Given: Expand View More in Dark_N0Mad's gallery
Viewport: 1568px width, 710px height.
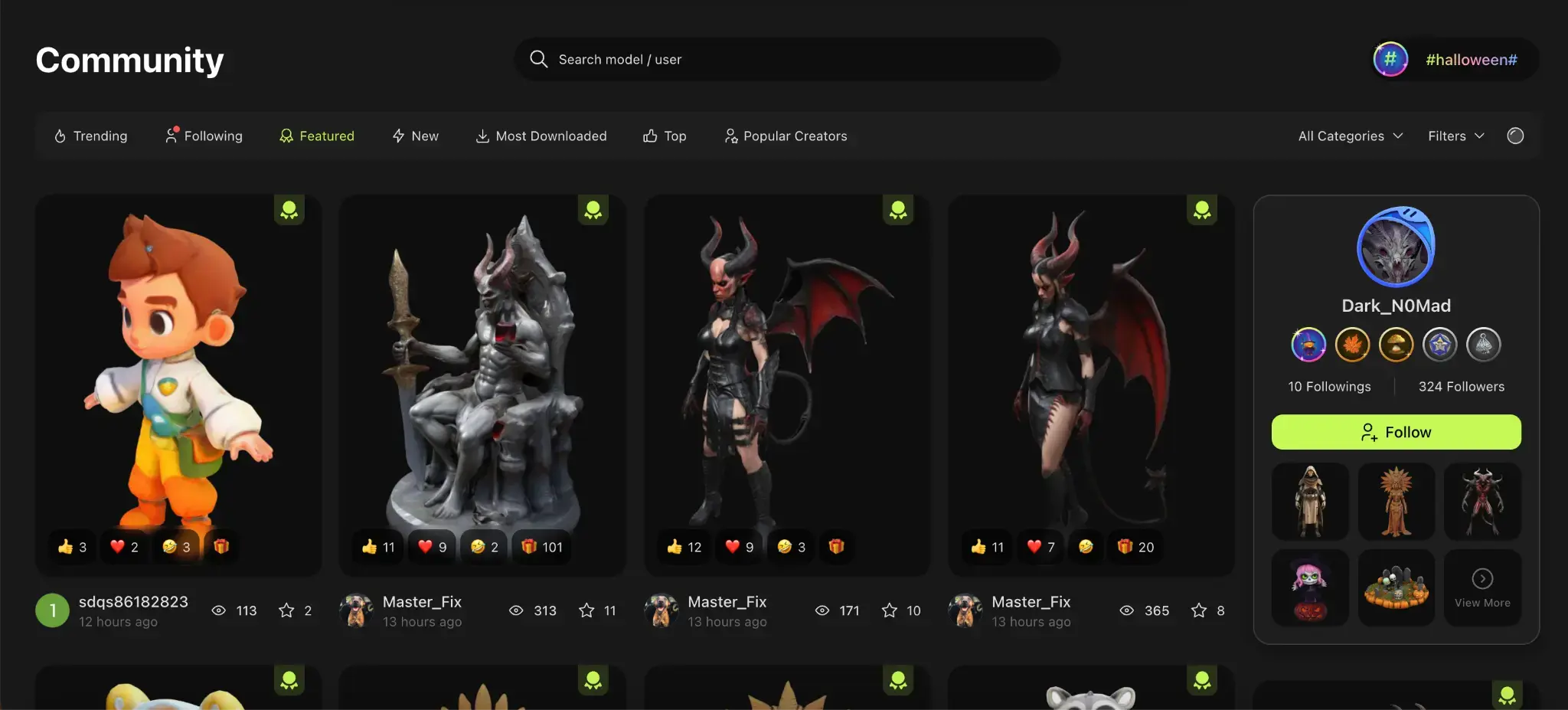Looking at the screenshot, I should 1482,587.
